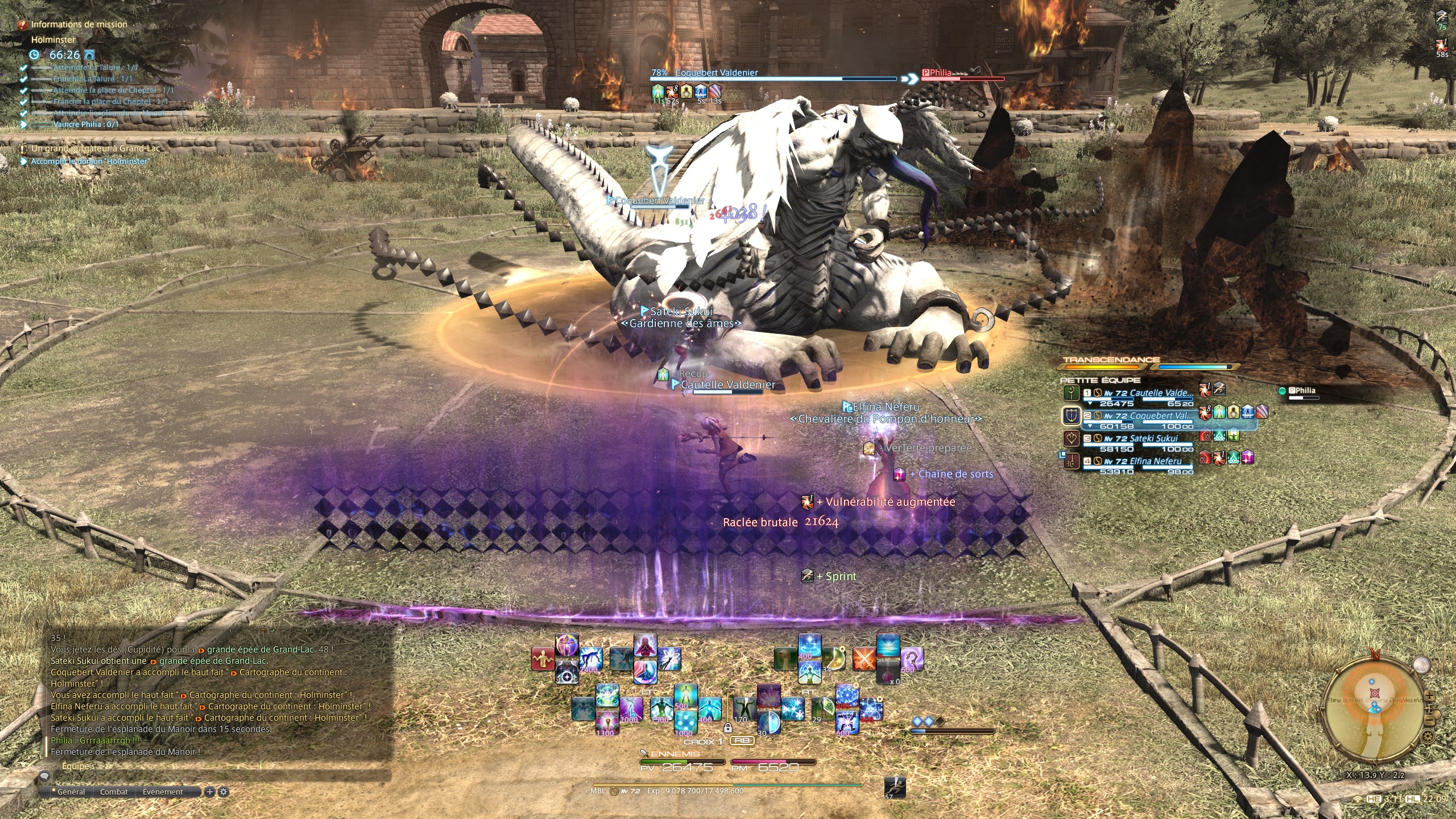Switch to the Combat chat tab
The height and width of the screenshot is (819, 1456).
(114, 792)
